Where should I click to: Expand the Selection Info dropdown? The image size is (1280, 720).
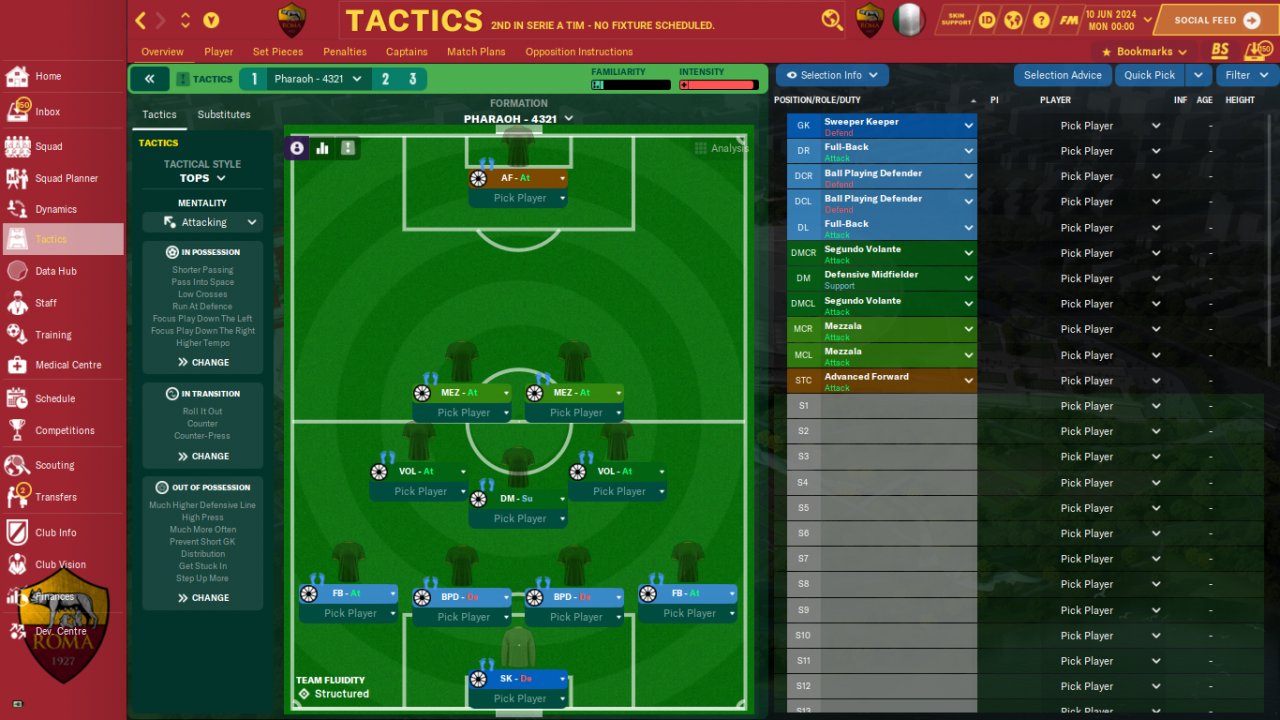point(832,75)
